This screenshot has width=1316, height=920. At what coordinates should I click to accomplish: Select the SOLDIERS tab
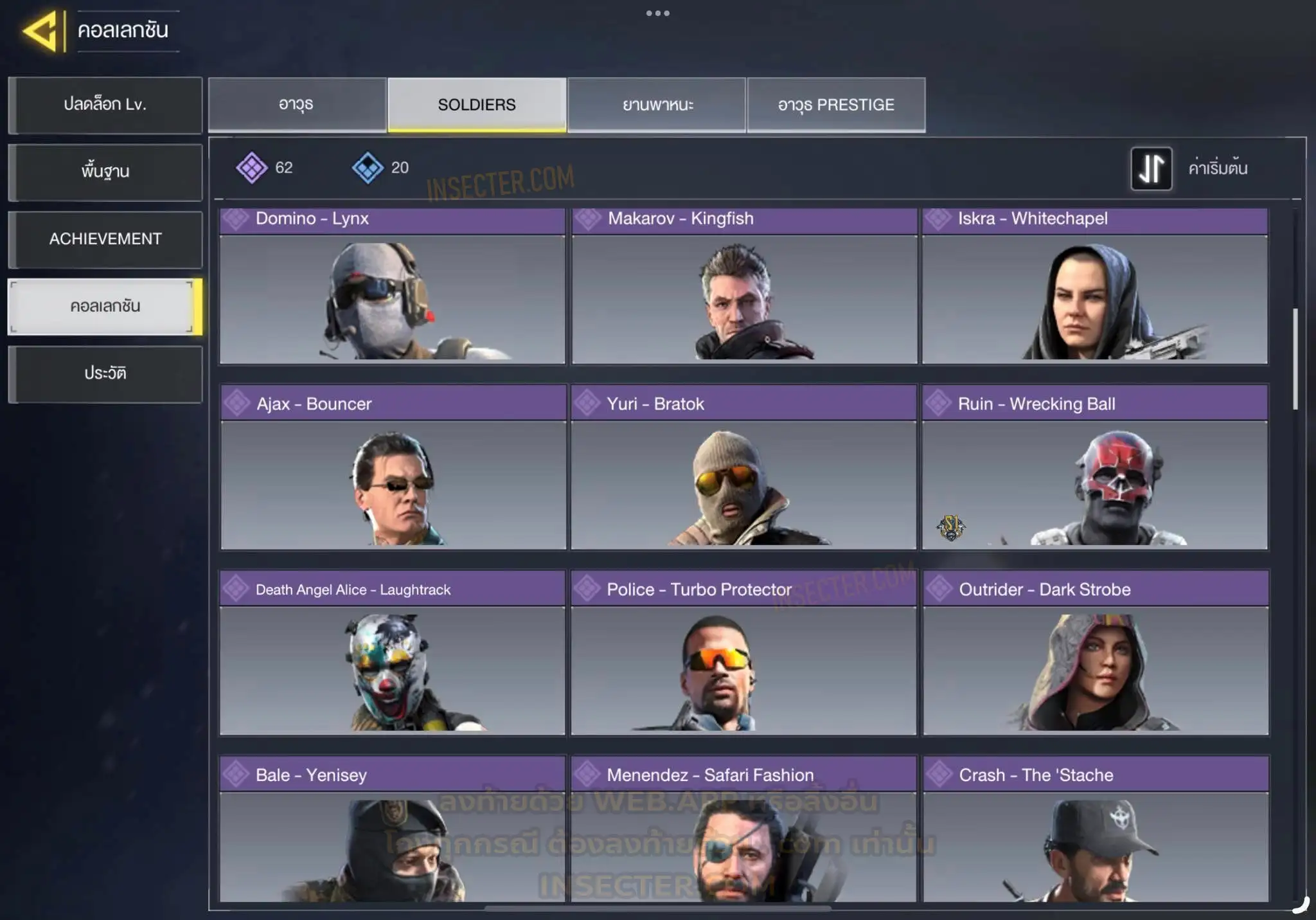477,105
